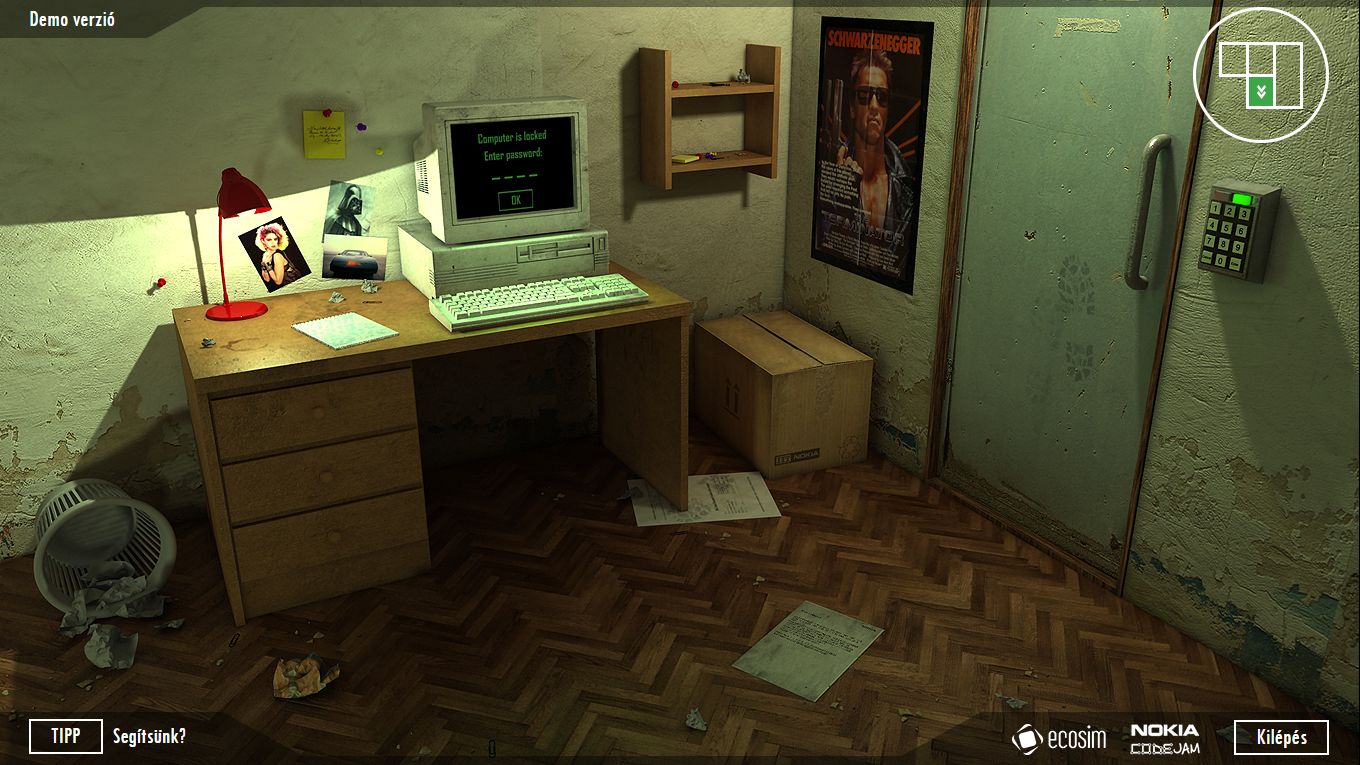1360x765 pixels.
Task: Select the green room on the minimap
Action: pos(1260,92)
